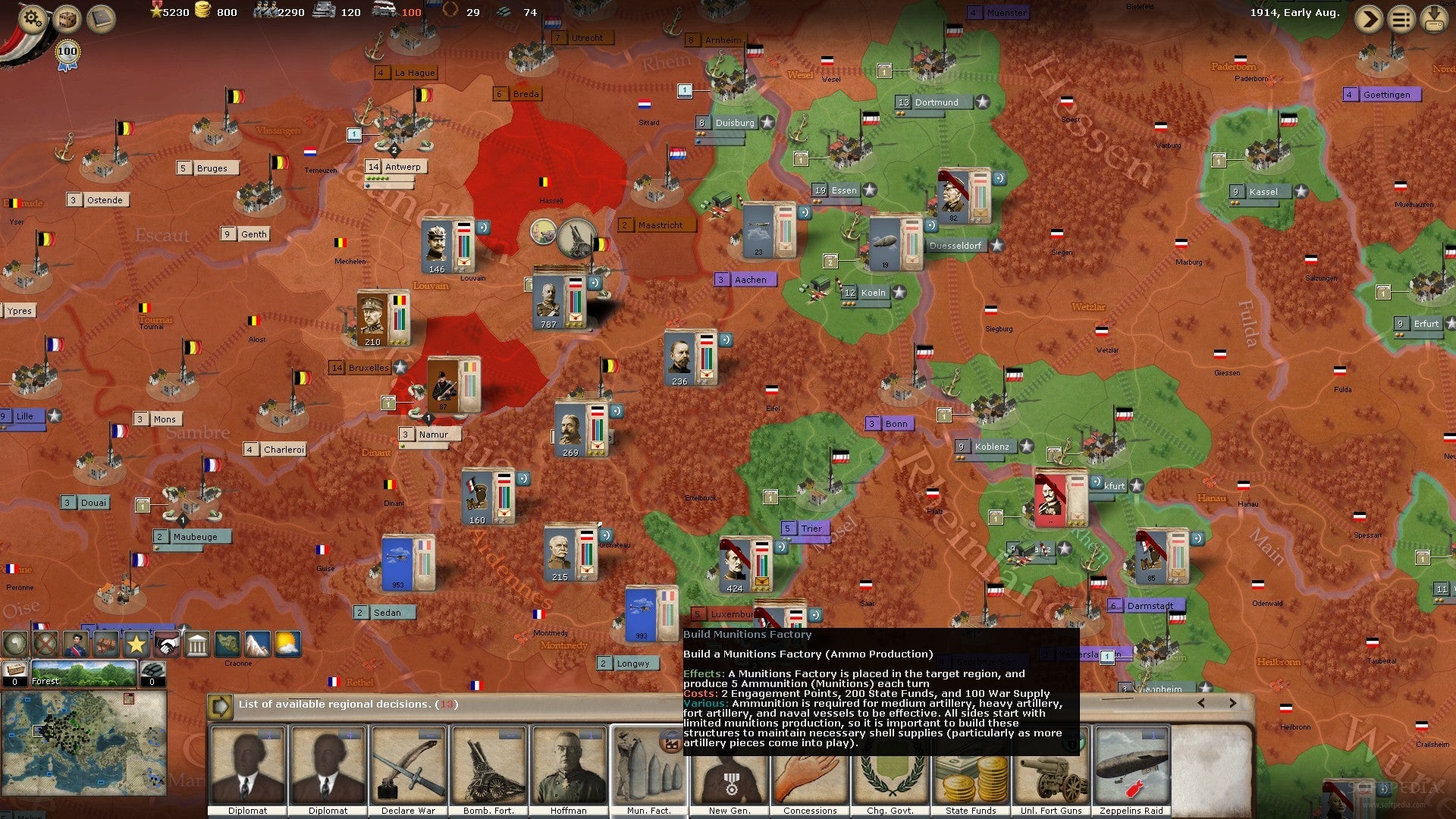Click the dice icon button
Screen dimensions: 1456x819
(x=67, y=18)
